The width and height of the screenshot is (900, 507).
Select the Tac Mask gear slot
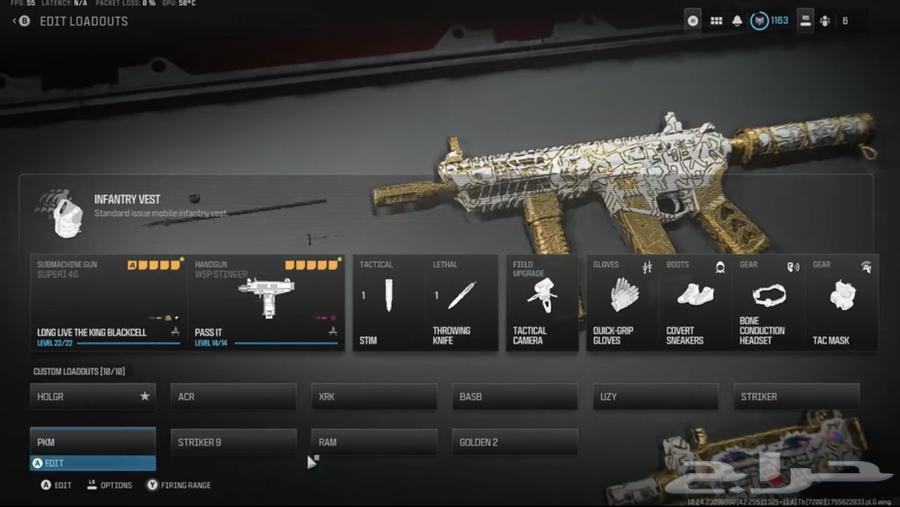[842, 302]
